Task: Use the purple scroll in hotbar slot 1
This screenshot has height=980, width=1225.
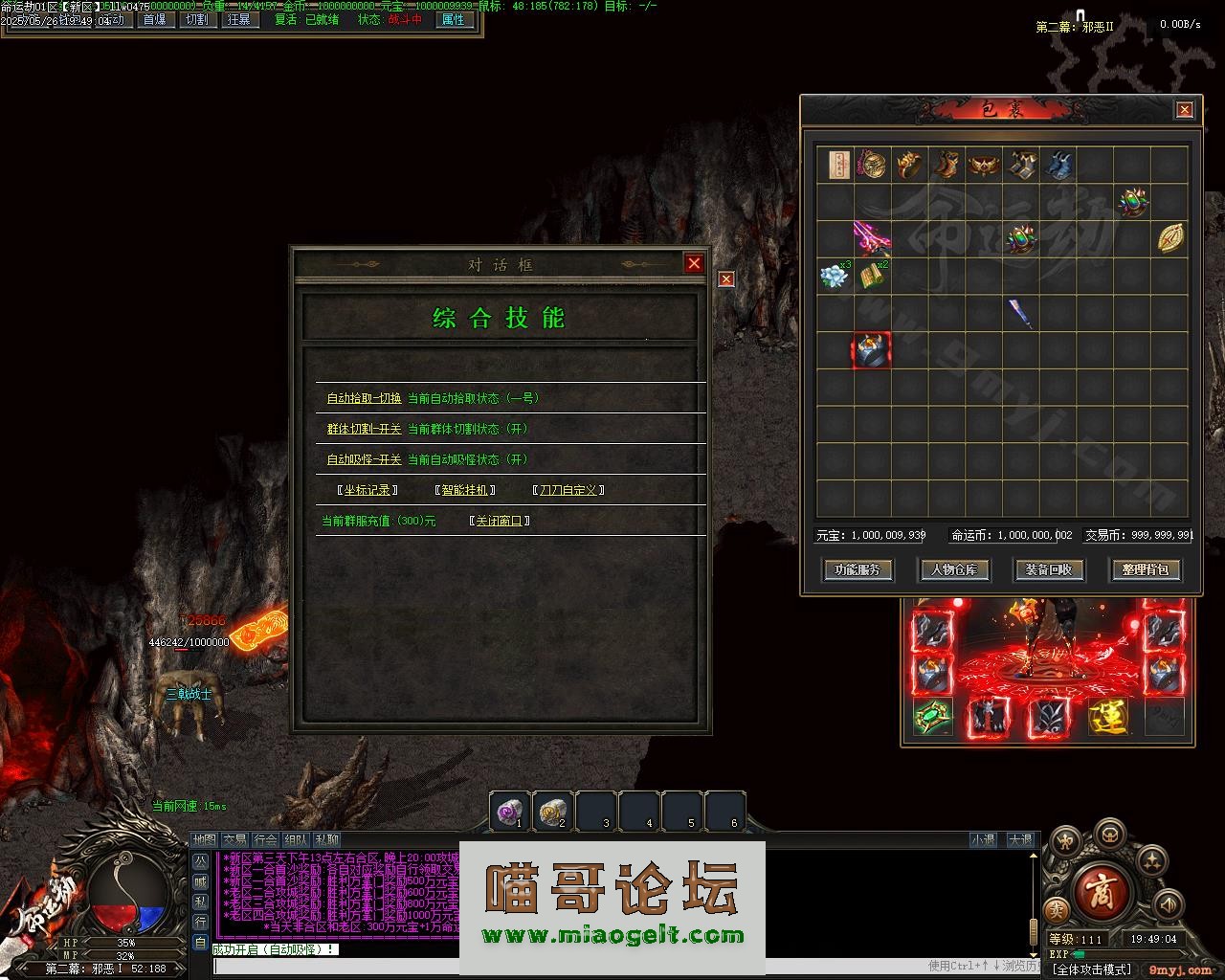Action: click(510, 812)
